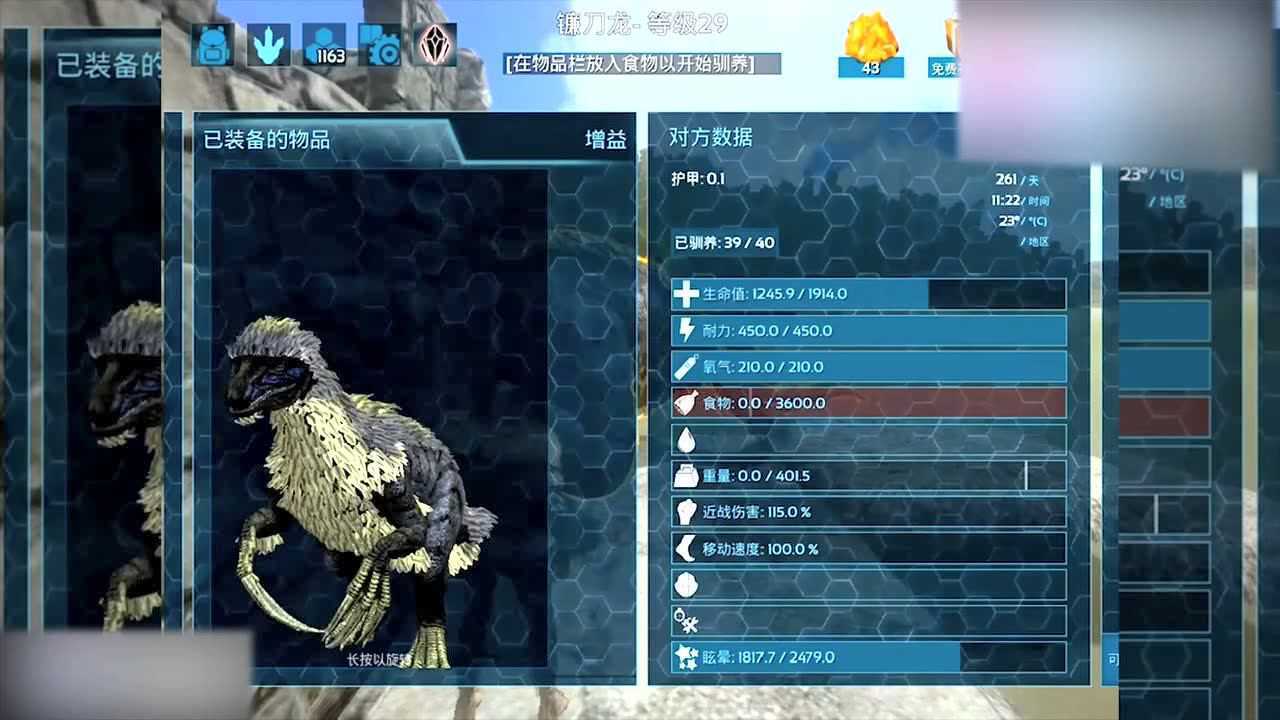Click the hexagon resource counter showing 1163
The image size is (1280, 720).
(327, 45)
